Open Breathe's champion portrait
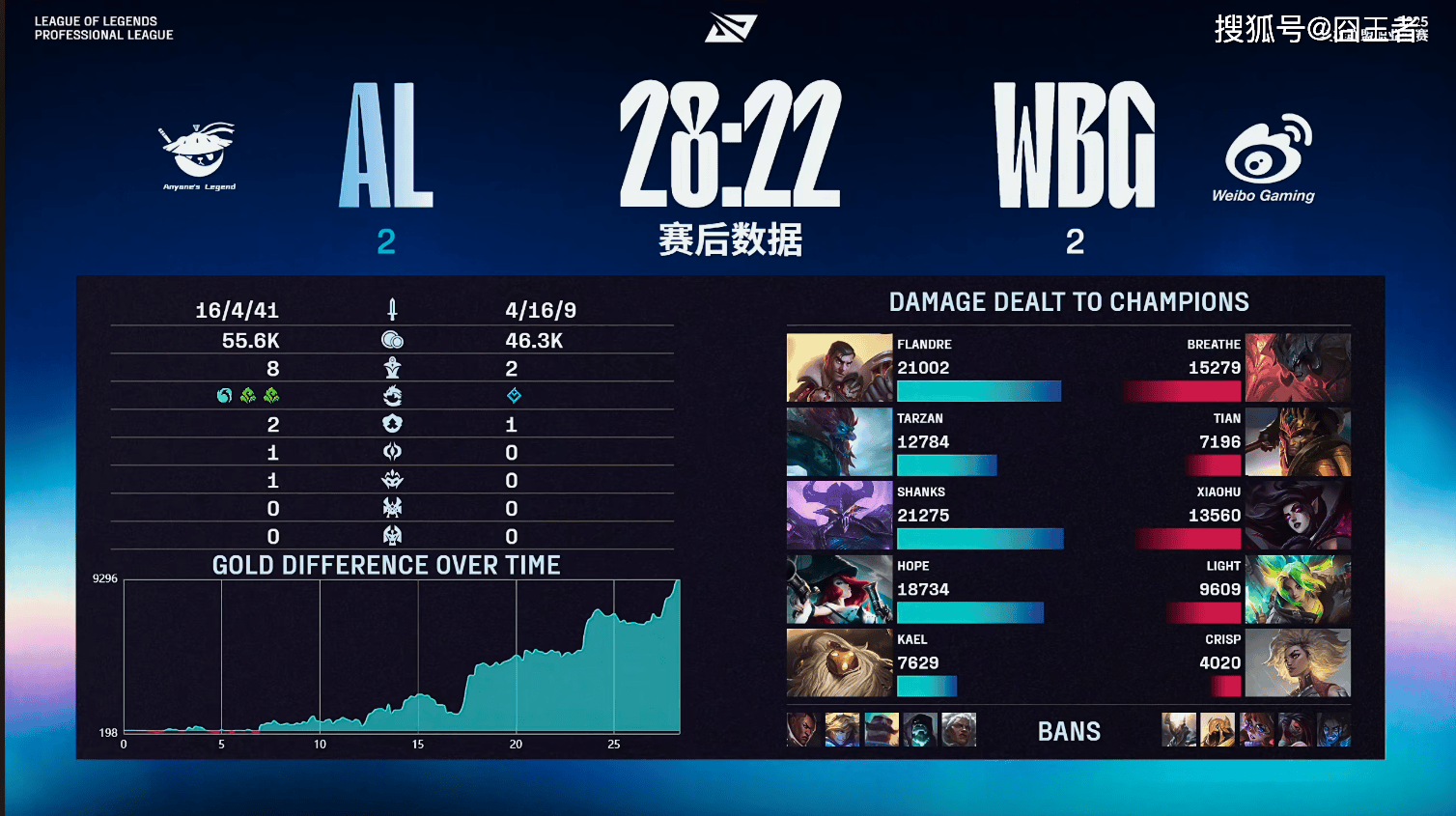The width and height of the screenshot is (1456, 816). click(x=1298, y=368)
